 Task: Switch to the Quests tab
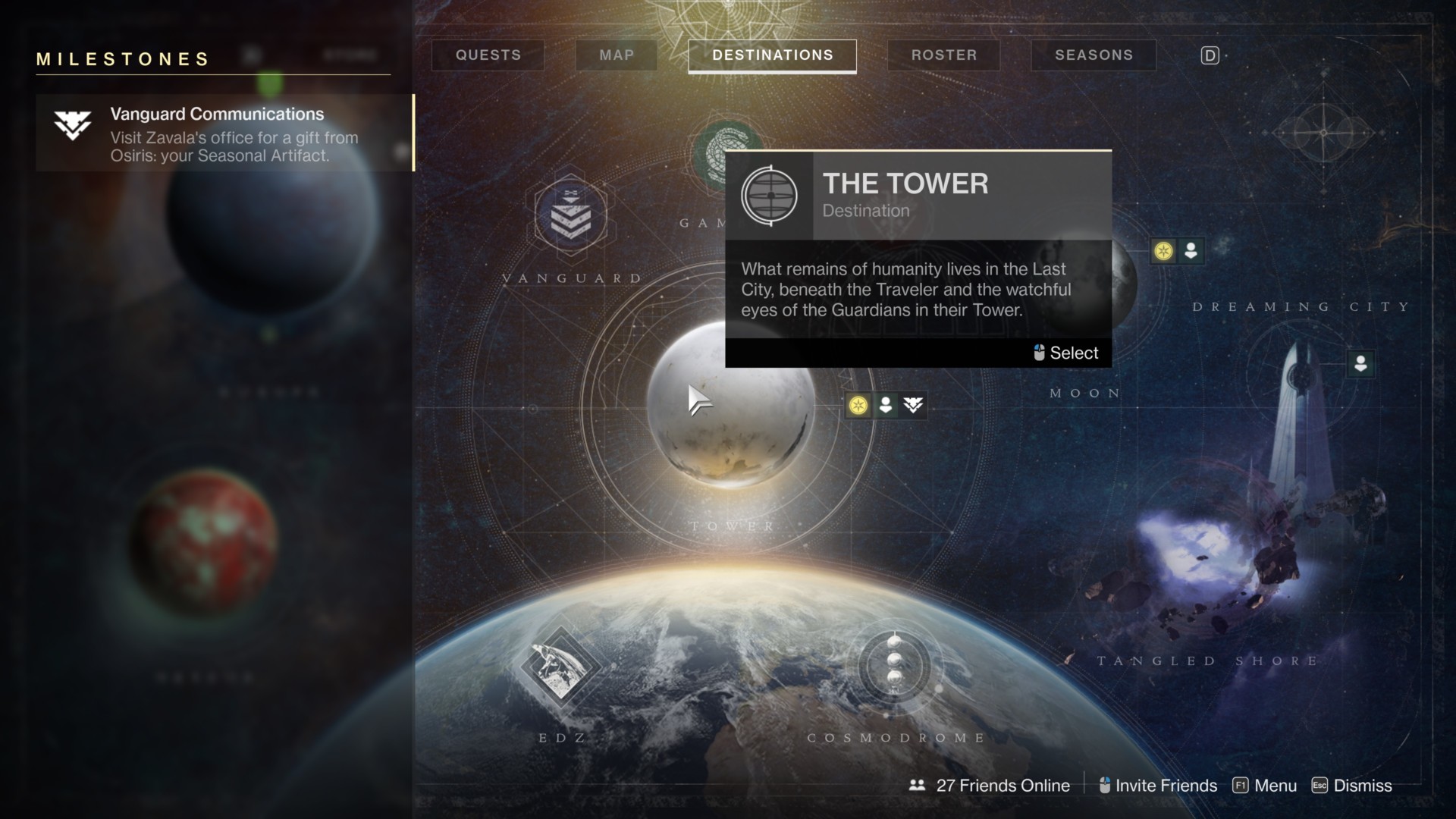tap(488, 55)
